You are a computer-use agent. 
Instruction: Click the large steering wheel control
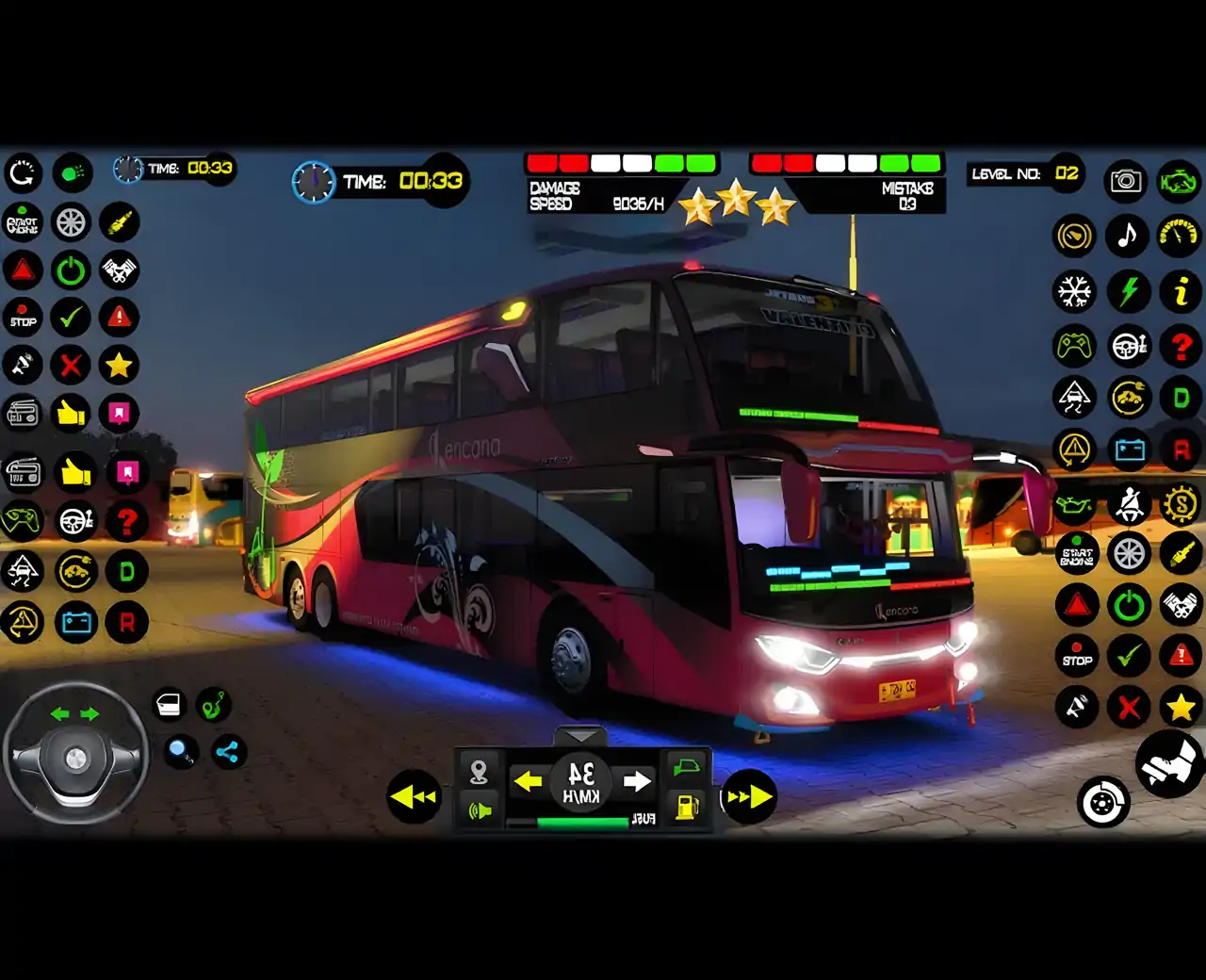click(x=75, y=754)
